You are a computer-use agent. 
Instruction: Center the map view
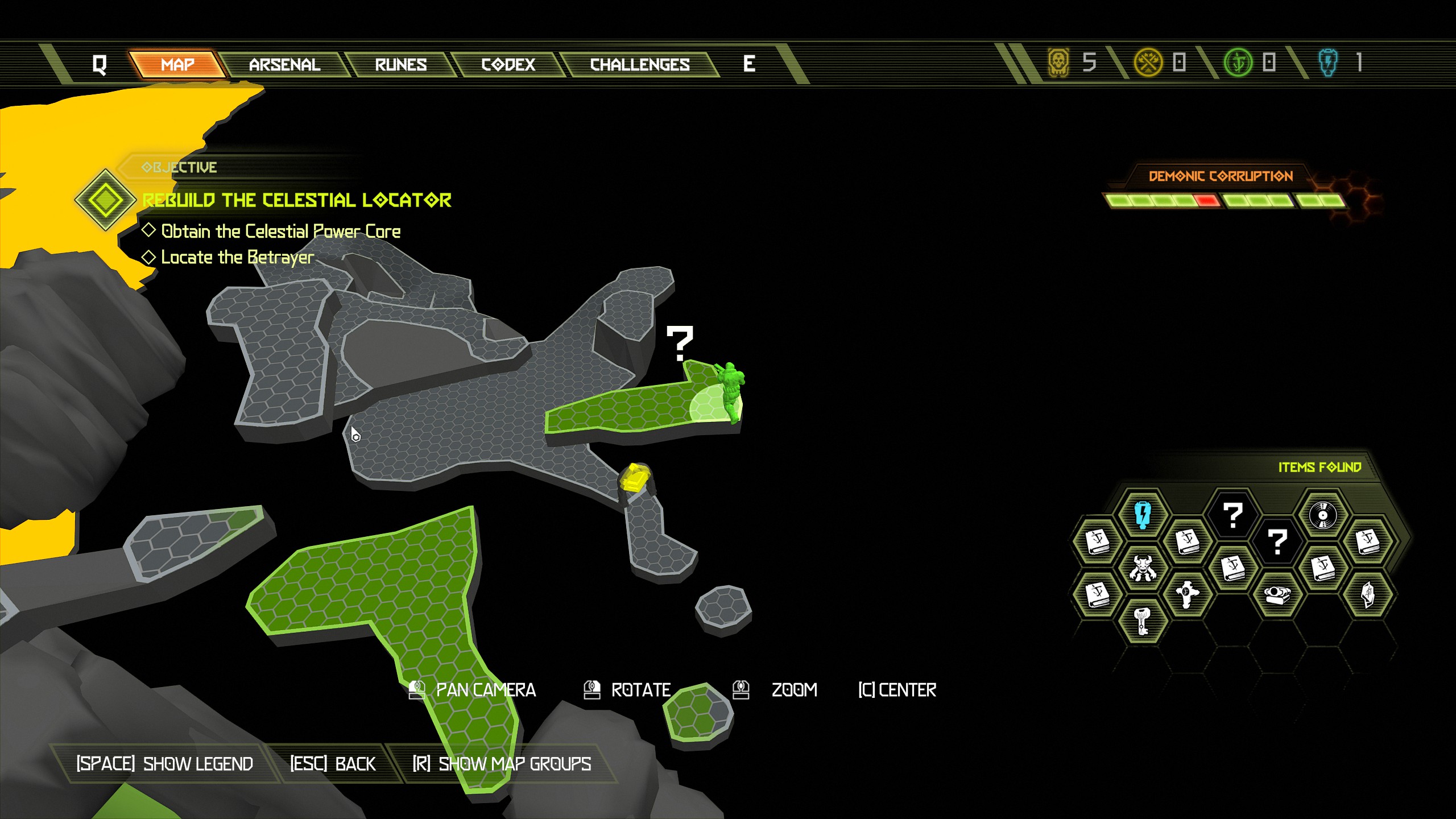click(897, 690)
